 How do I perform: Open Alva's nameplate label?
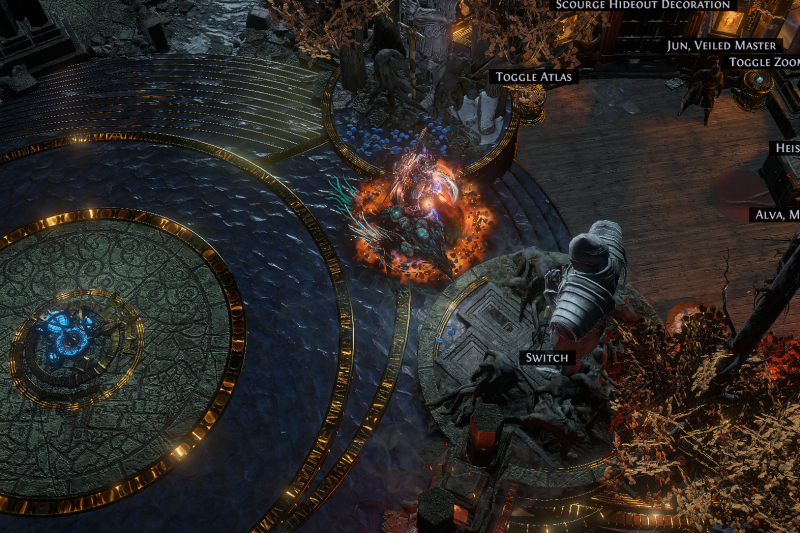click(777, 215)
